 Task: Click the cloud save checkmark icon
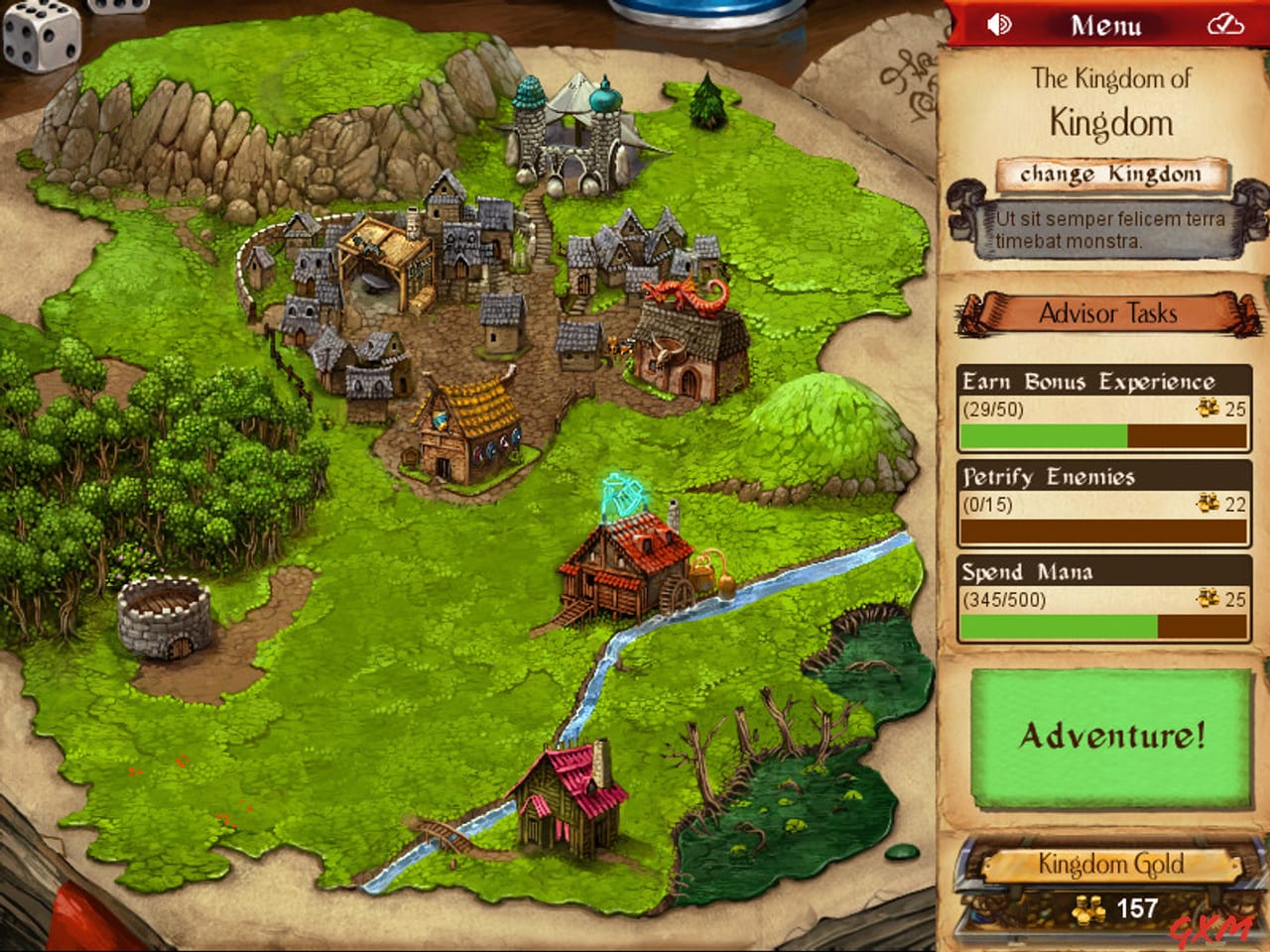1225,23
